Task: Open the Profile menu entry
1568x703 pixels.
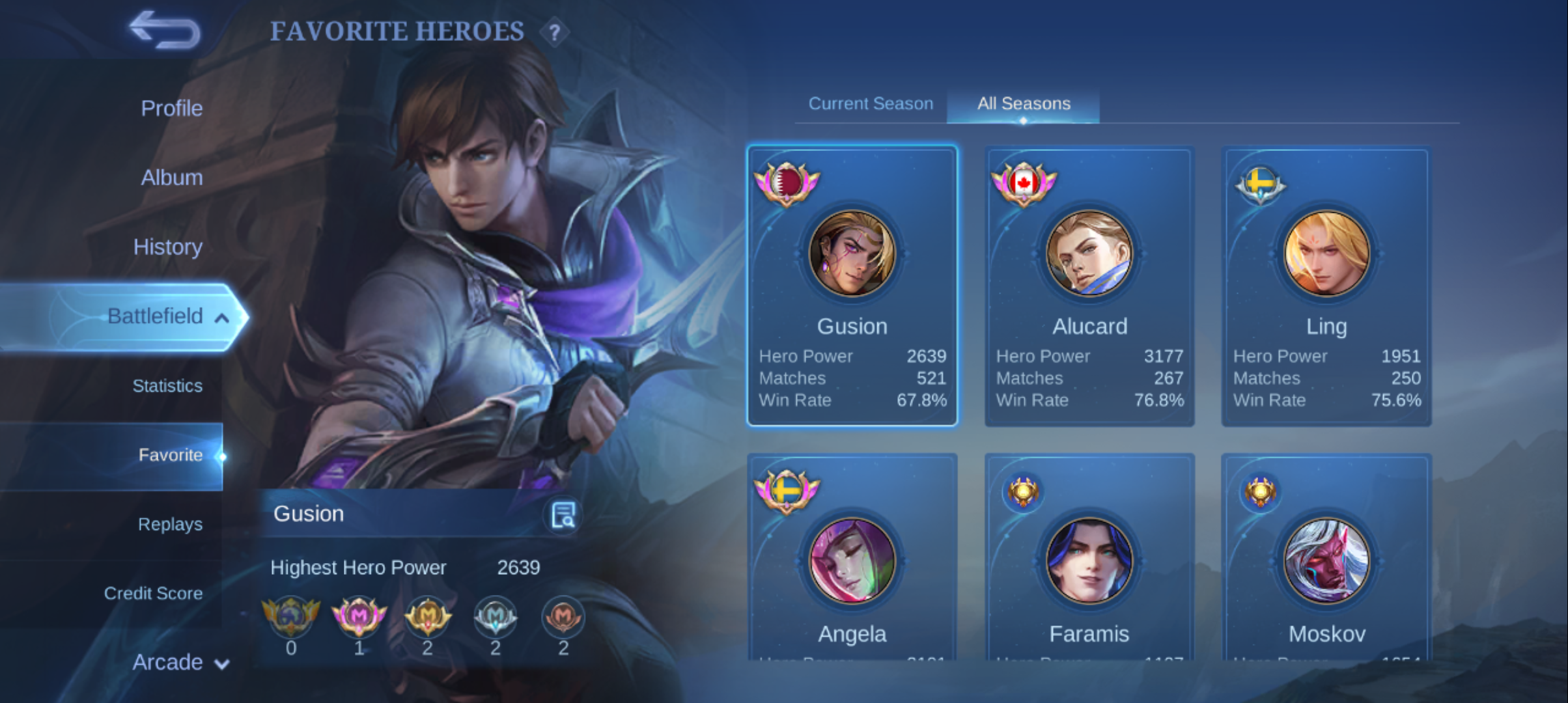Action: (171, 108)
